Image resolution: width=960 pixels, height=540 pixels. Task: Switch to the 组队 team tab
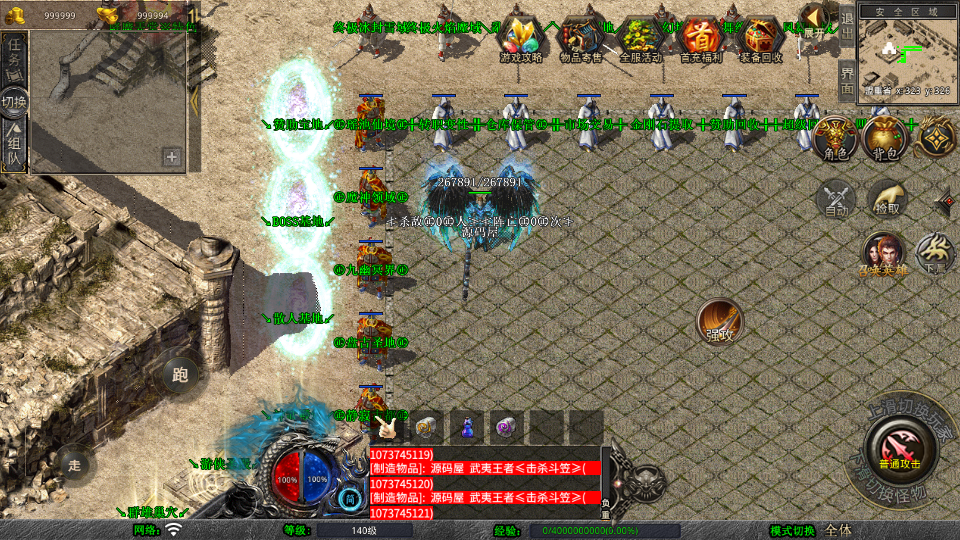(14, 141)
